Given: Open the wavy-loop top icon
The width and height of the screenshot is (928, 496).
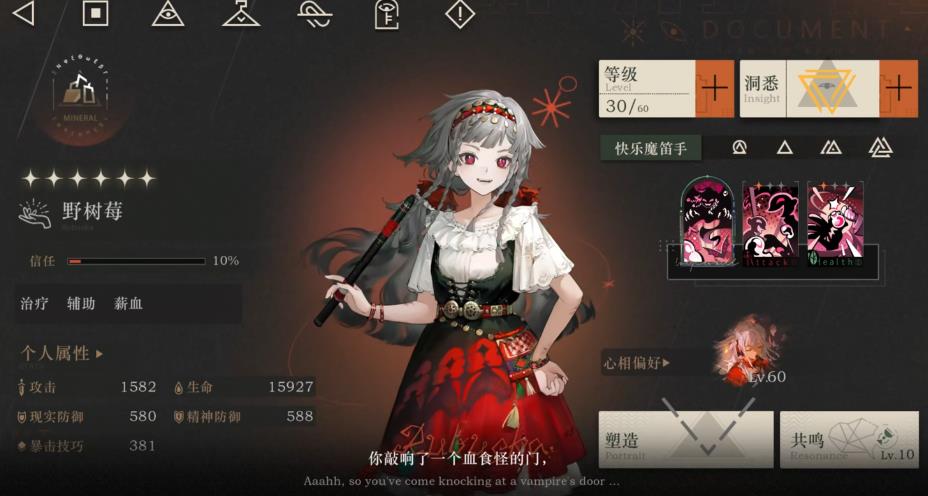Looking at the screenshot, I should click(x=314, y=13).
